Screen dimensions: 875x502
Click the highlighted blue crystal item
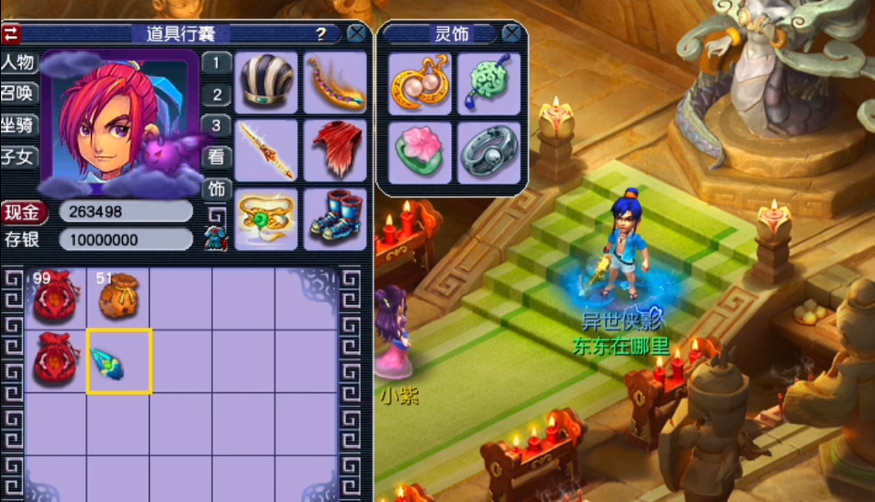[118, 360]
